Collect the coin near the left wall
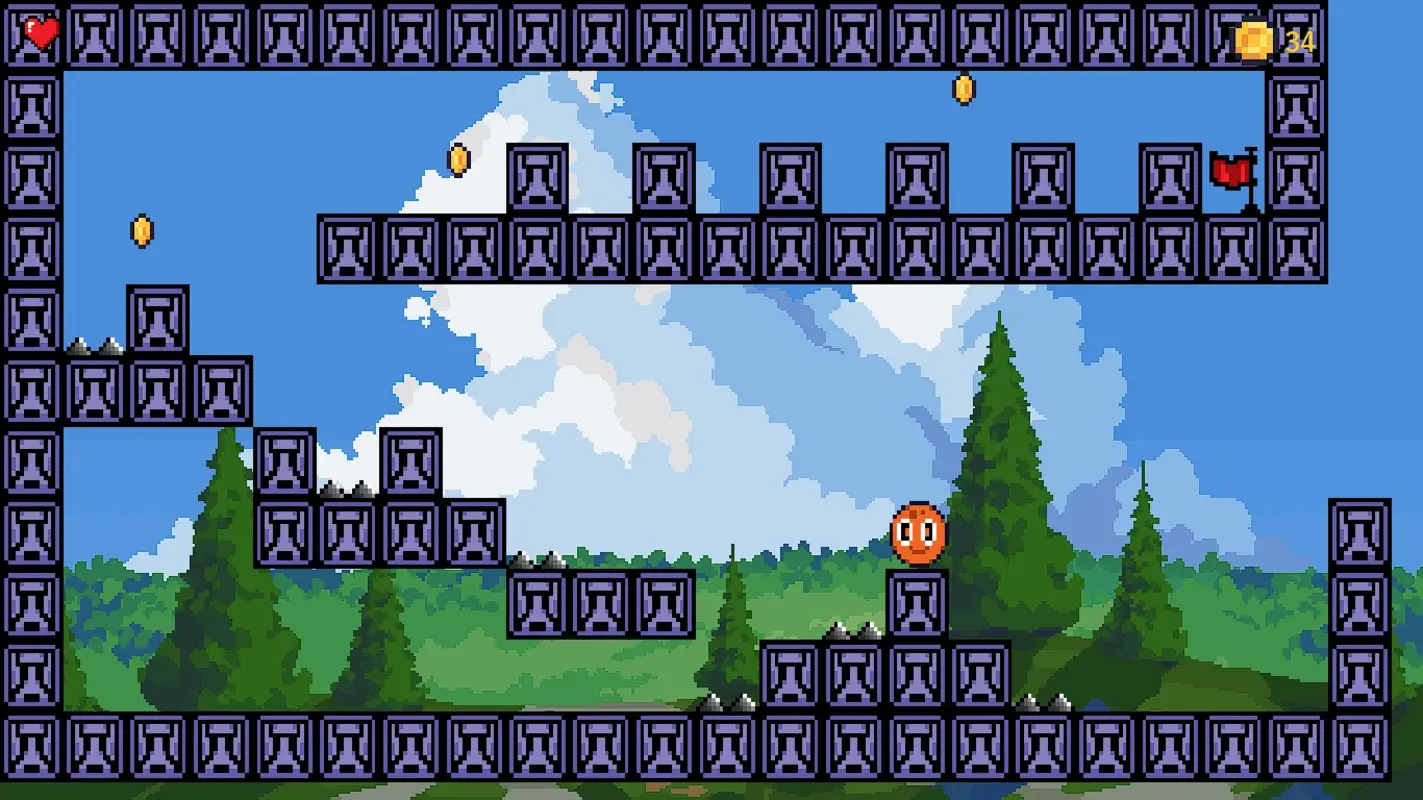The width and height of the screenshot is (1423, 800). tap(140, 229)
